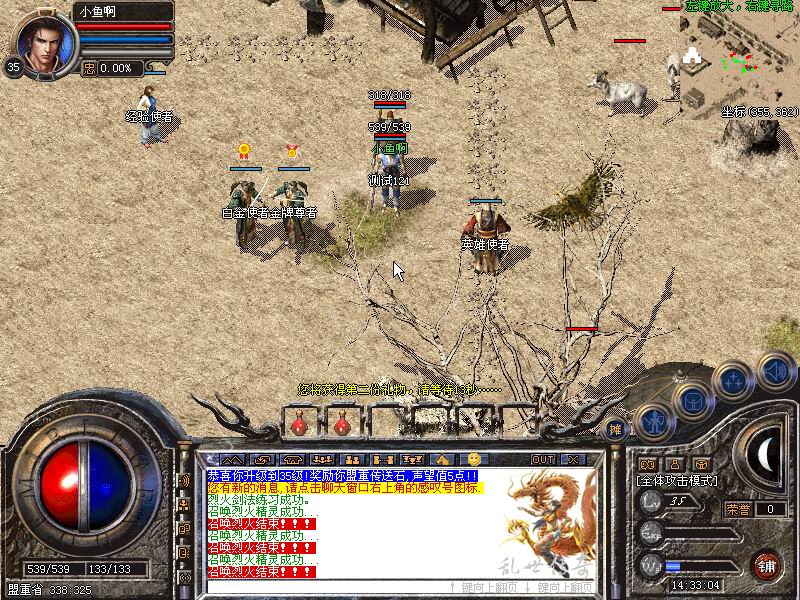The width and height of the screenshot is (800, 600).
Task: Click the 摊 stall button
Action: pos(615,430)
